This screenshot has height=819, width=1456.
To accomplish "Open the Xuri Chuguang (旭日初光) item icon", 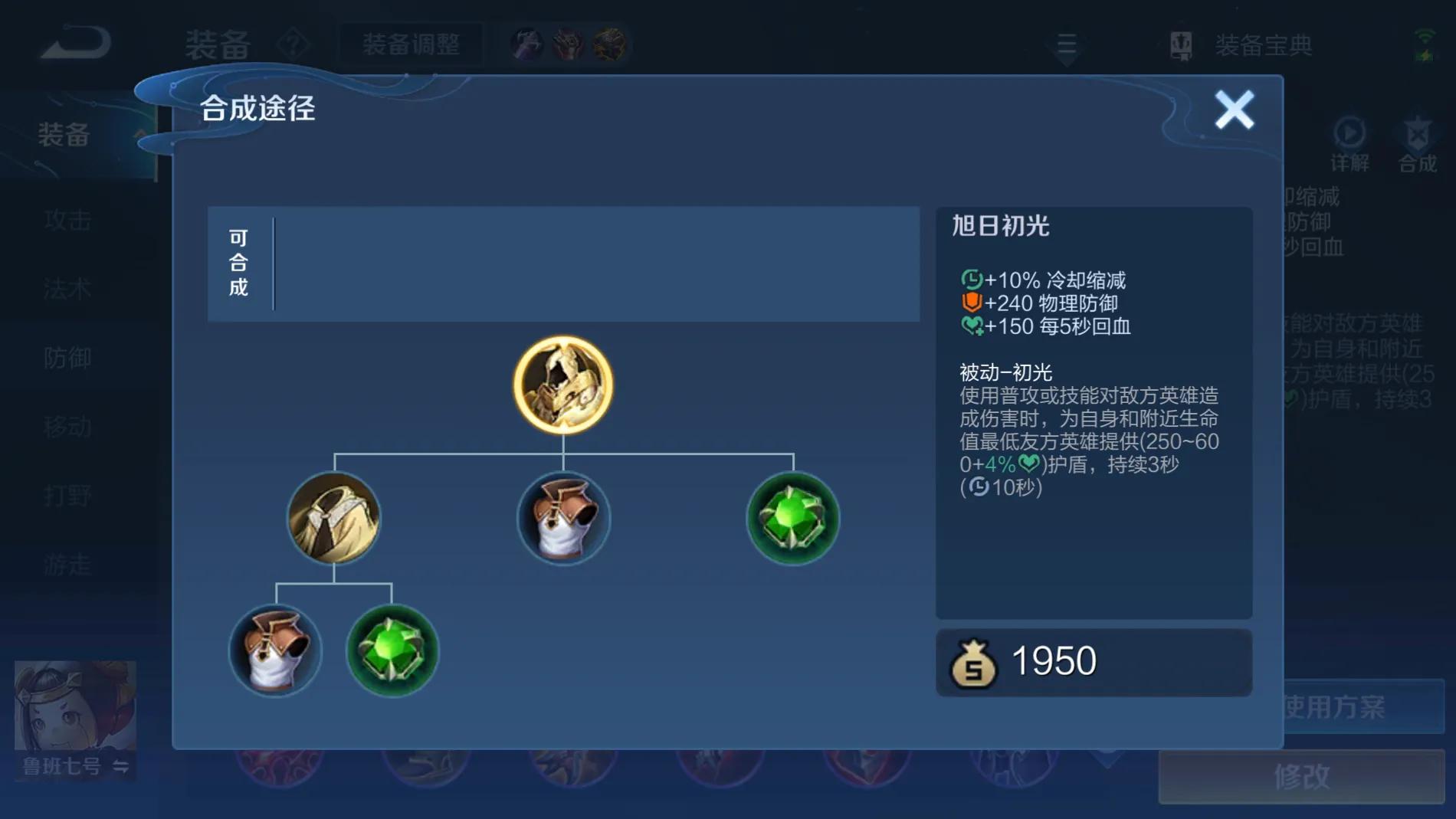I will pyautogui.click(x=563, y=385).
